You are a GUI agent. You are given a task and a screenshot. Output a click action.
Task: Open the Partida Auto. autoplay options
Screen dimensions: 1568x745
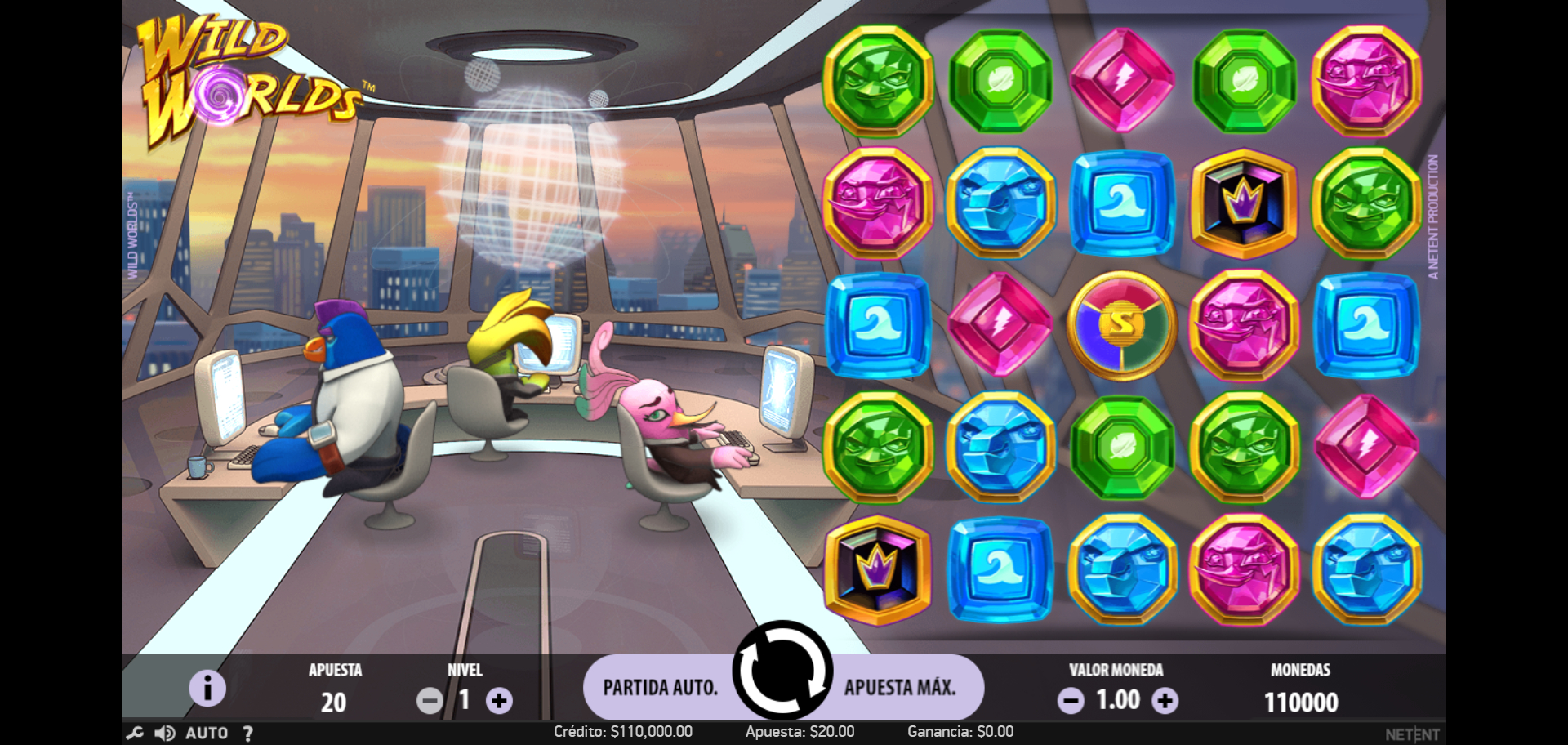[660, 688]
